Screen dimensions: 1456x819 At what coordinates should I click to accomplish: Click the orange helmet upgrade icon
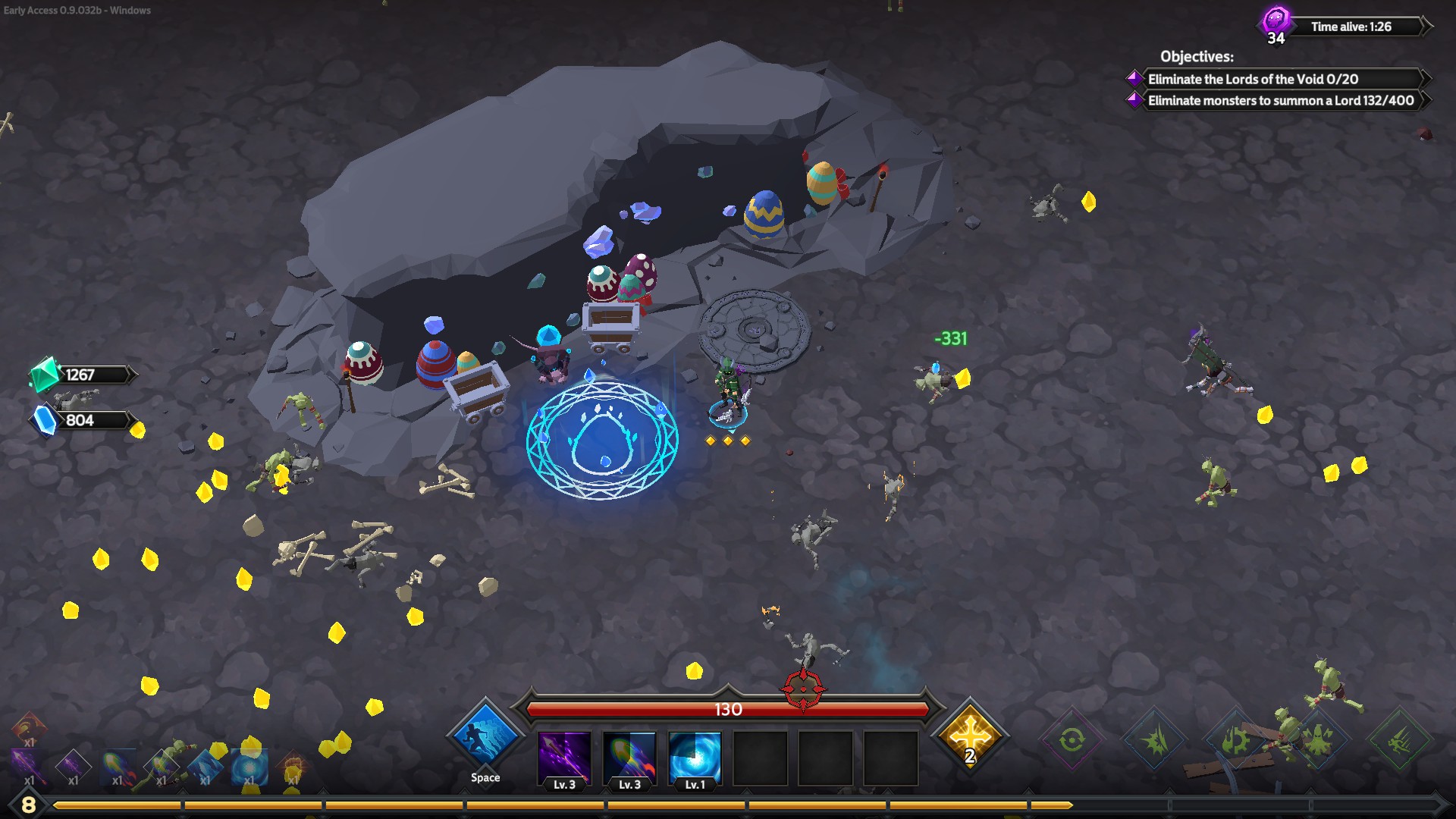(x=29, y=726)
